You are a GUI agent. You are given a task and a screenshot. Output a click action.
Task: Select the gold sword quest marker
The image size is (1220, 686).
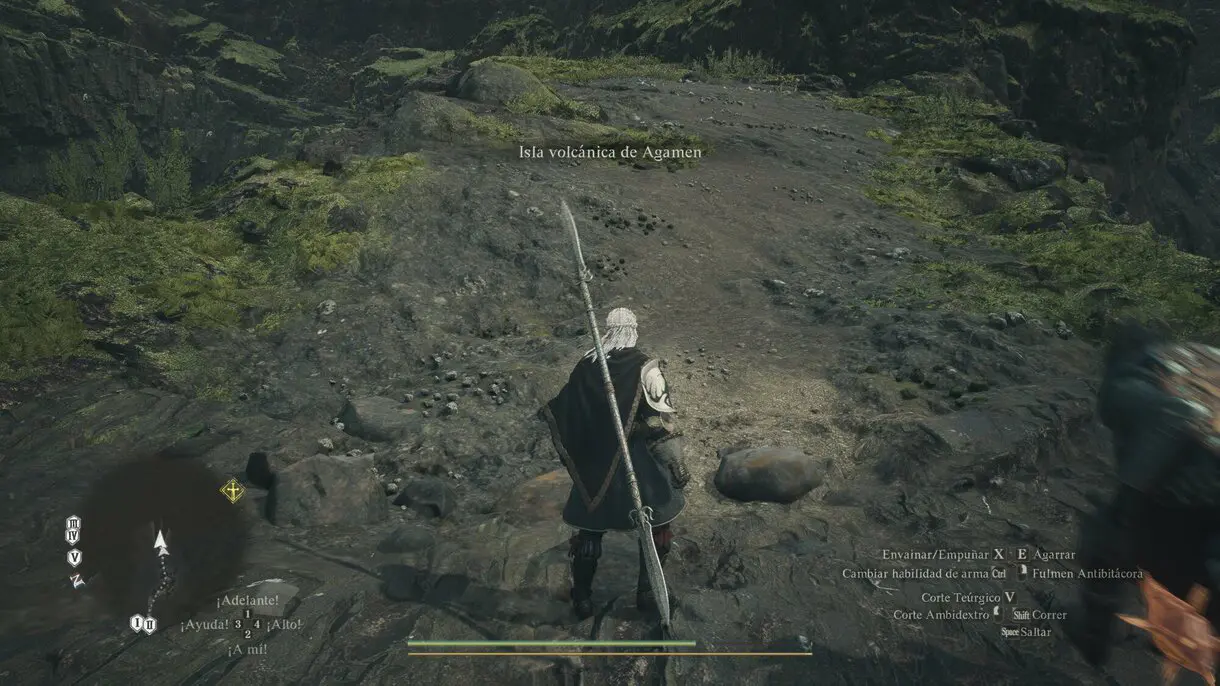[x=232, y=491]
